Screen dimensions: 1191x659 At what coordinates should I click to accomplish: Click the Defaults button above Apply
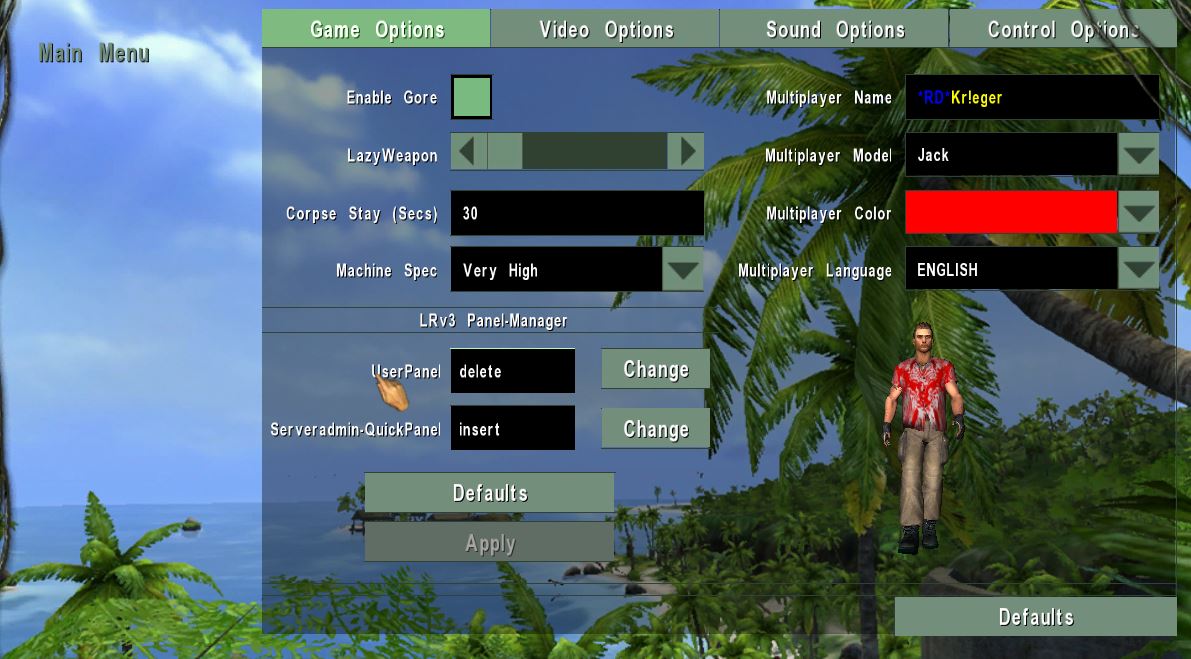[489, 493]
